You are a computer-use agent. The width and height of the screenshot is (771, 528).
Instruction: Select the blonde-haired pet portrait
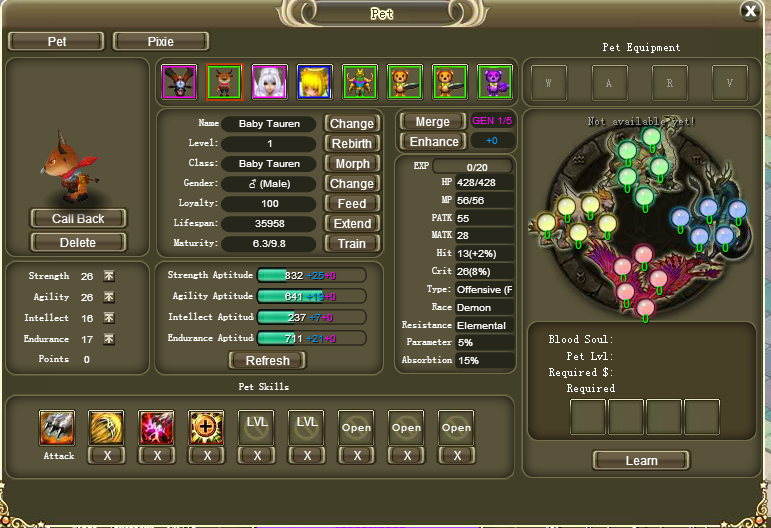point(315,82)
